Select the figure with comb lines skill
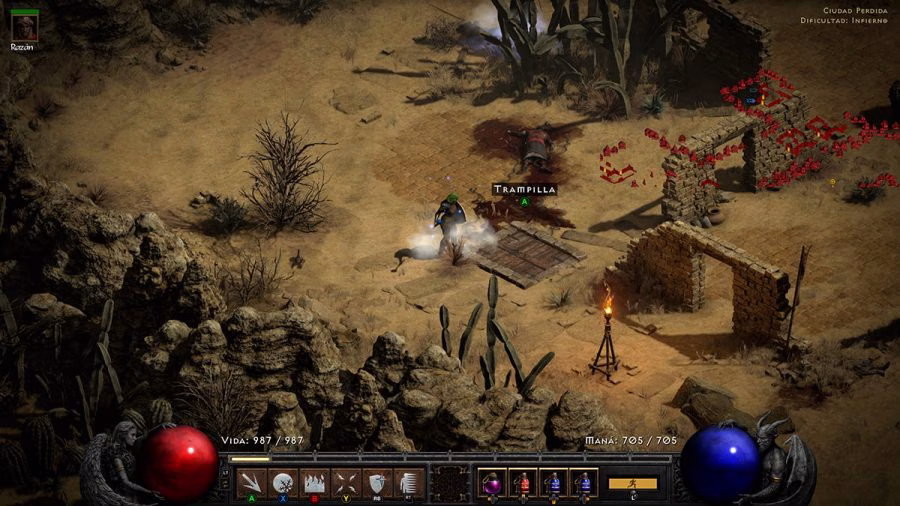The image size is (900, 506). tap(408, 483)
